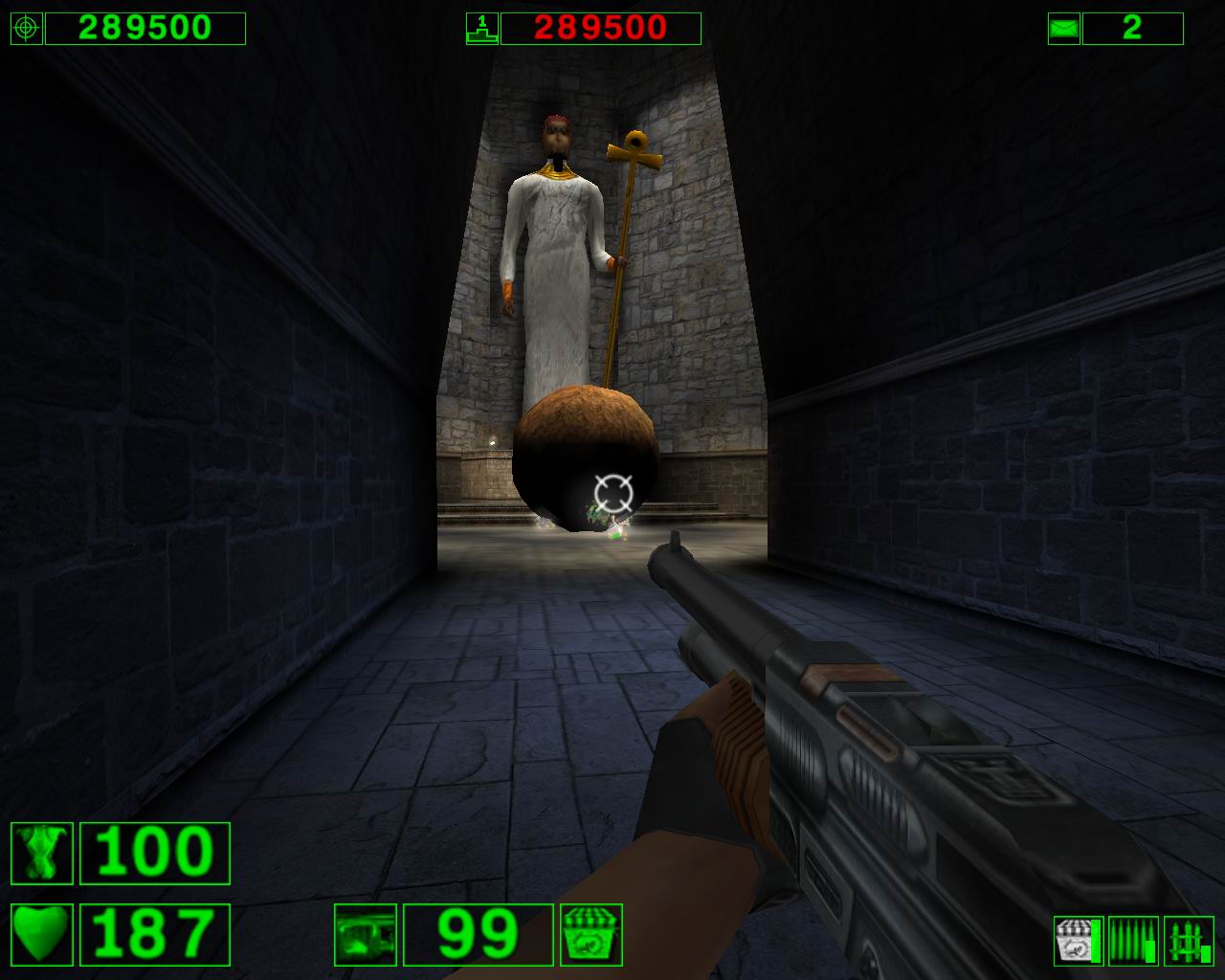Click the shotgun weapon icon
This screenshot has height=980, width=1225.
366,935
